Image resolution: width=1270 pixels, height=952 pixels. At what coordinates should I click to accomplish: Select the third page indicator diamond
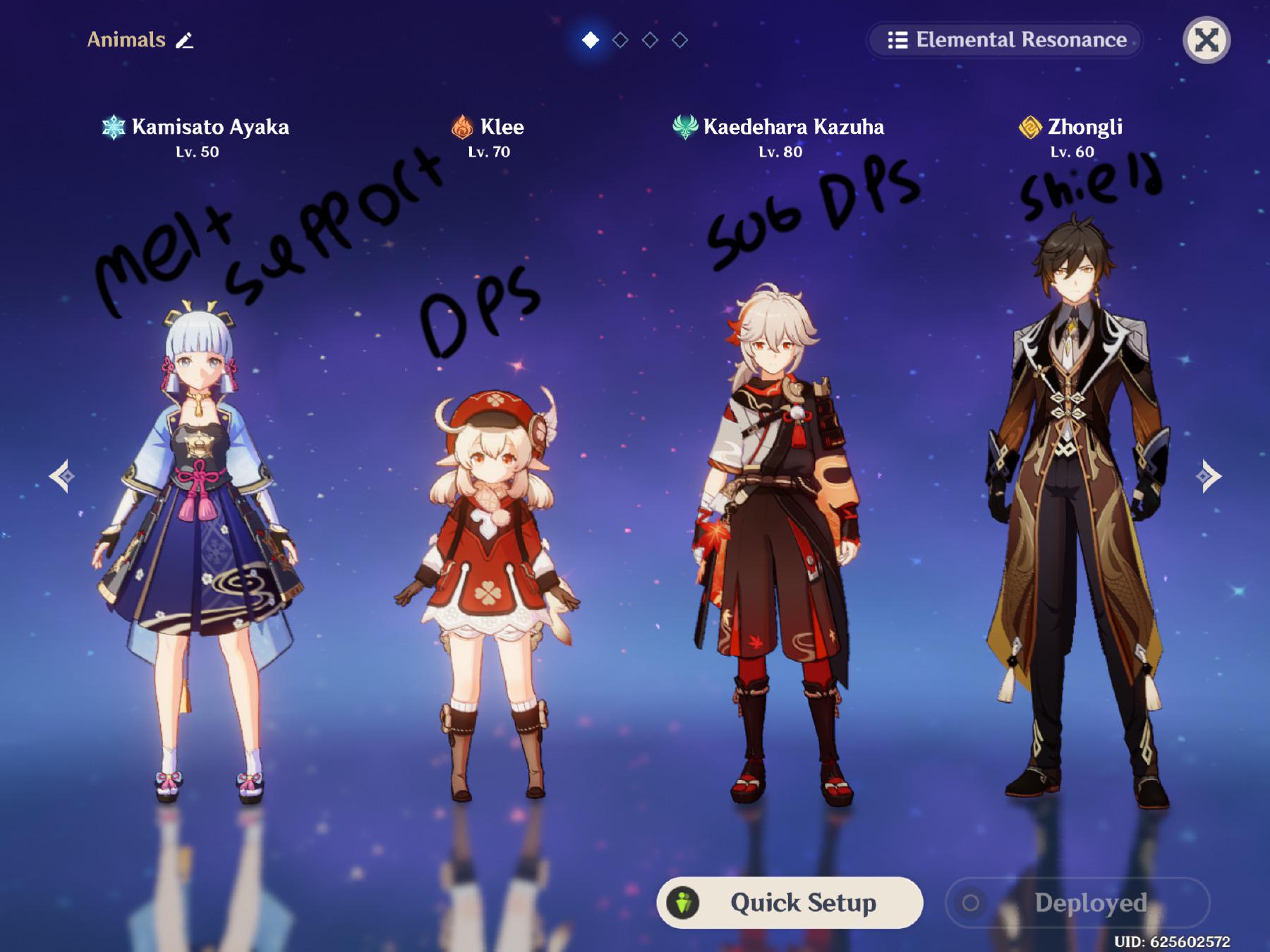(x=650, y=40)
